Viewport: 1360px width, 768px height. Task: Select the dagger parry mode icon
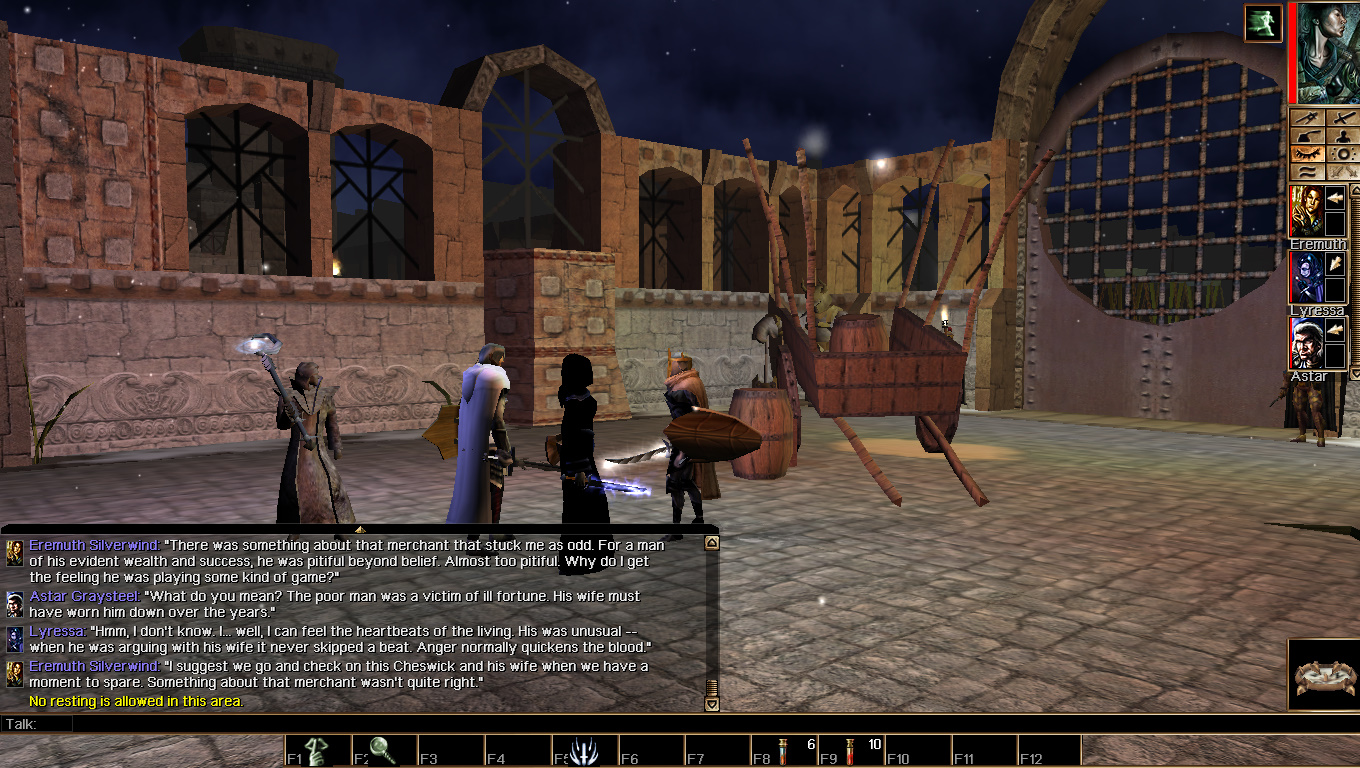tap(1307, 118)
